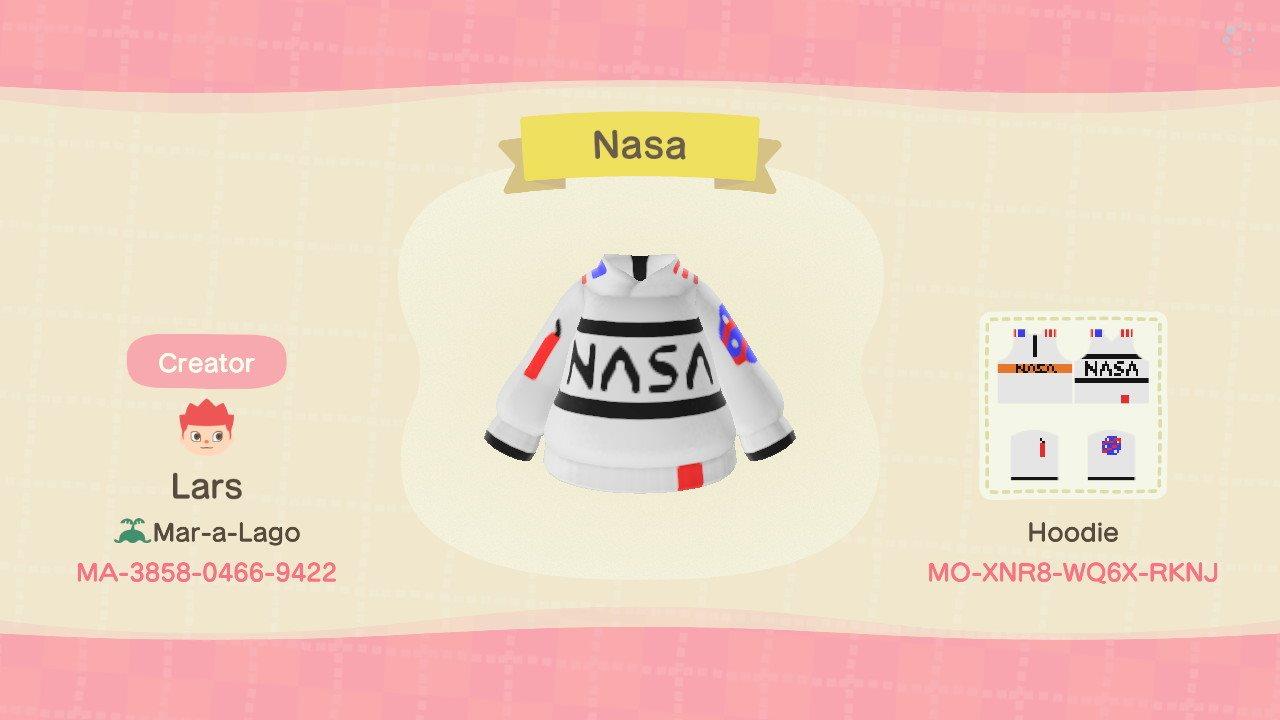Click the creator code MA-3858-0466-9422
This screenshot has height=720, width=1280.
coord(205,573)
